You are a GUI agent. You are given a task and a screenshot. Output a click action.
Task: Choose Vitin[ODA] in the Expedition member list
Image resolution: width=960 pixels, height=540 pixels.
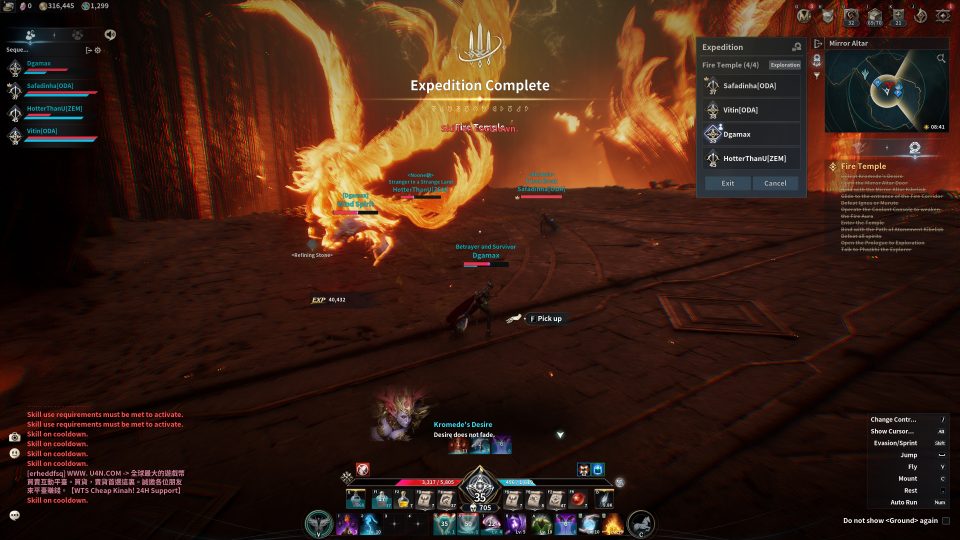[753, 110]
